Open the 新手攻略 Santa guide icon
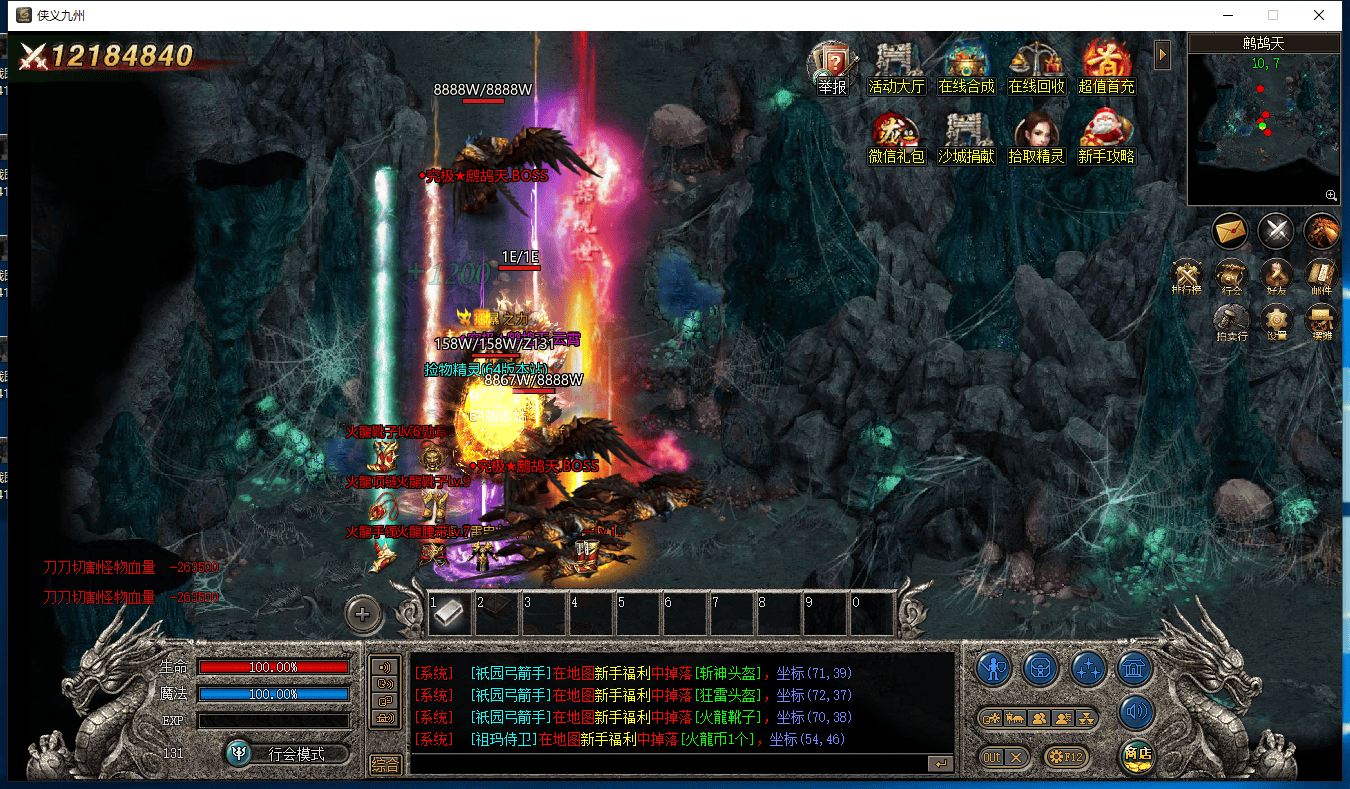This screenshot has width=1350, height=789. [x=1106, y=137]
